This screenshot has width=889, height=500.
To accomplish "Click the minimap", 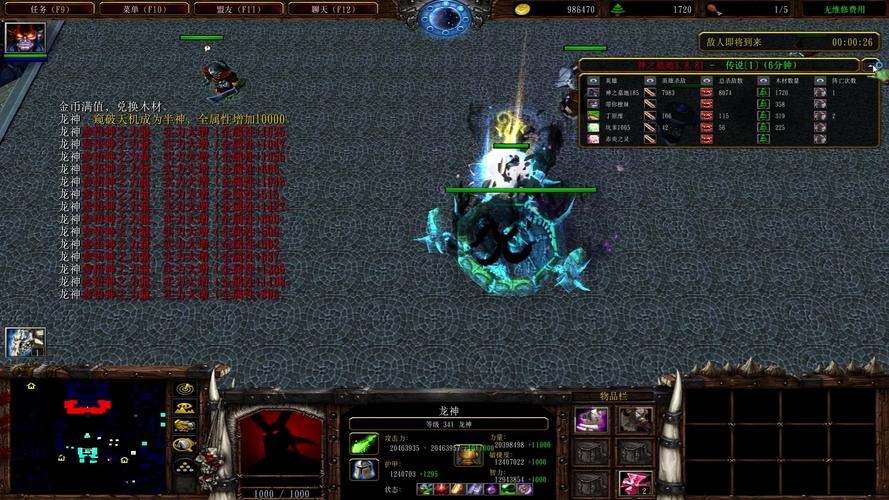I will tap(88, 433).
